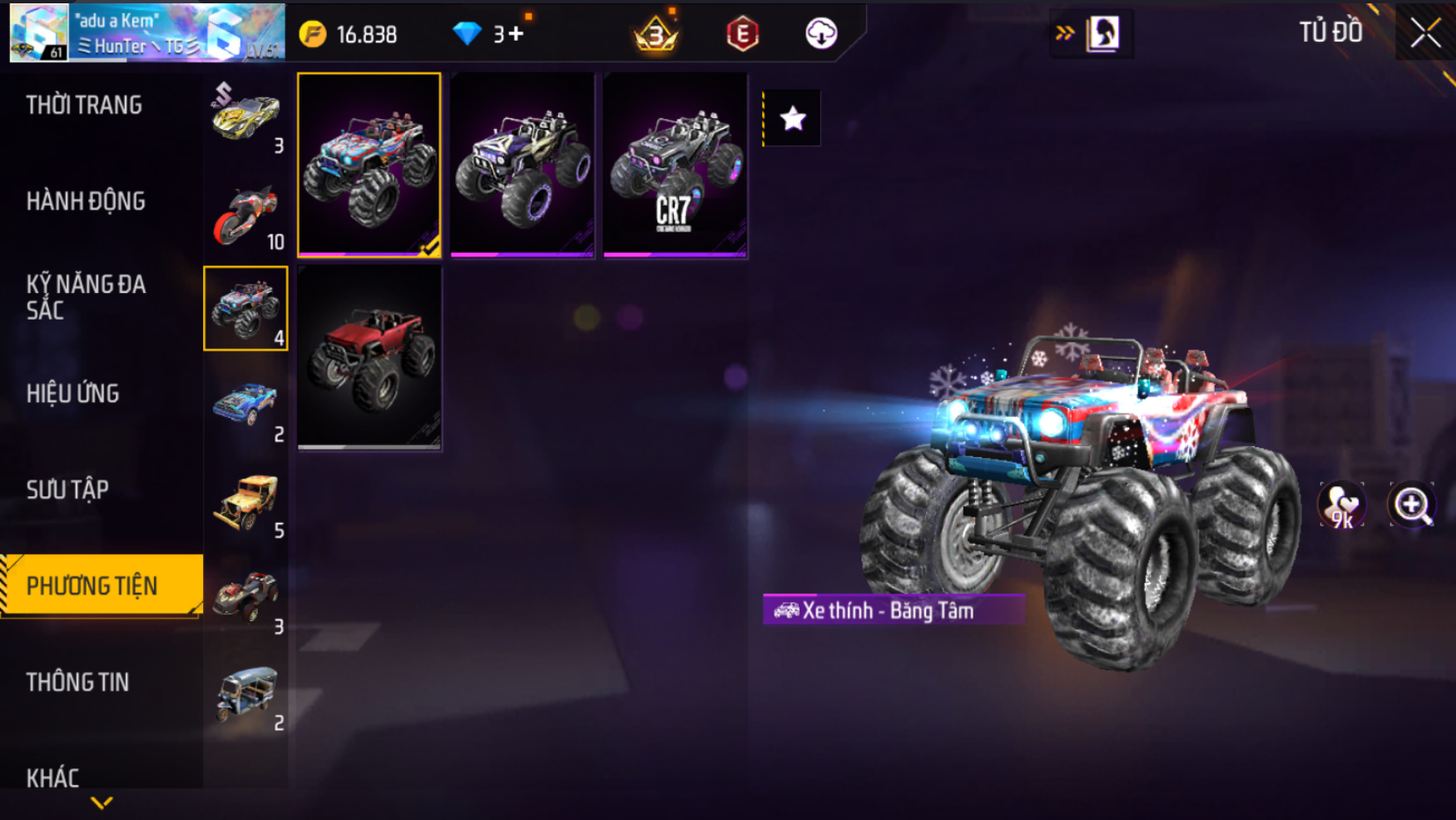Show the Khác category
The image size is (1456, 820).
click(x=52, y=778)
